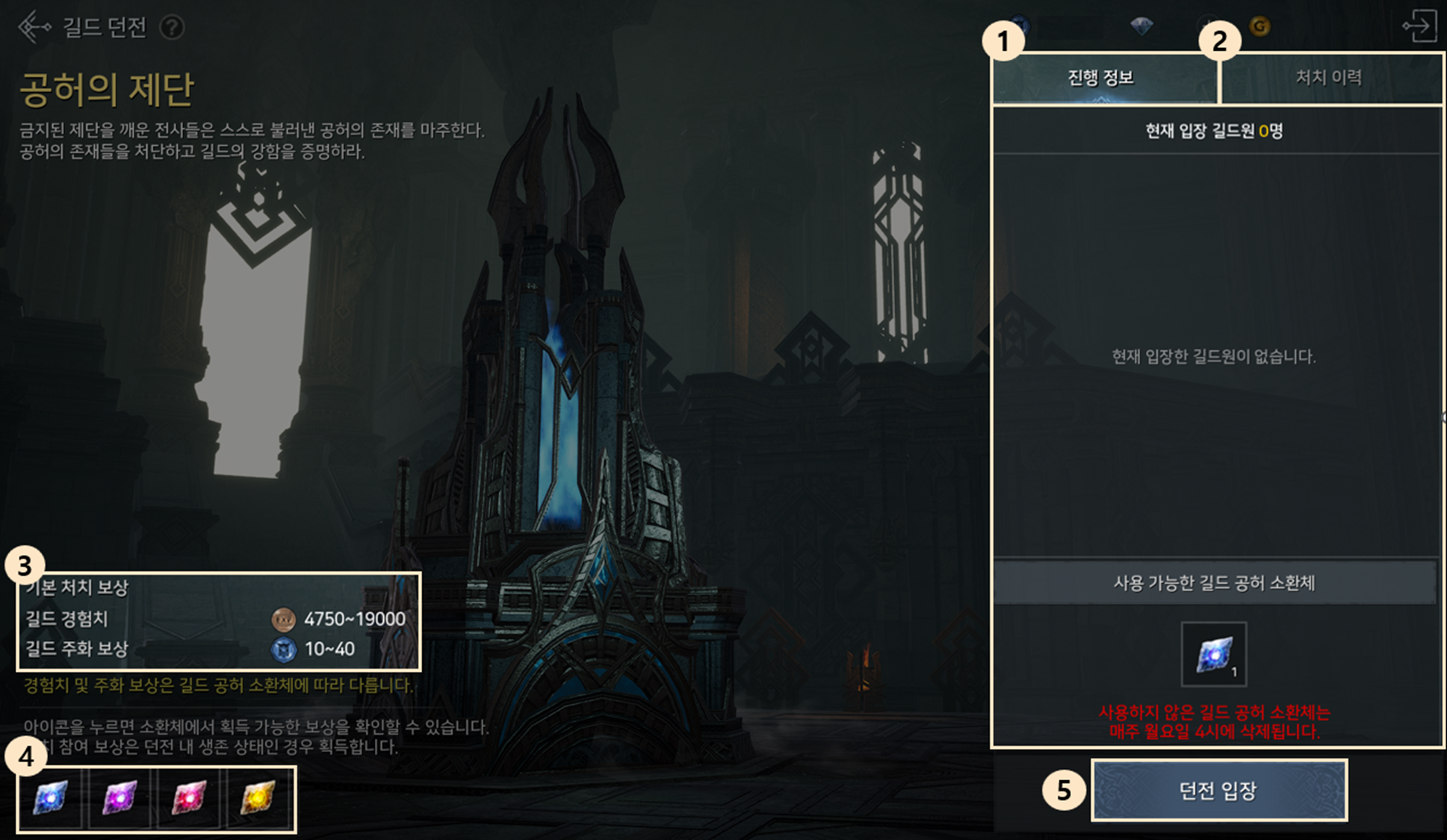Select the purple void summon stone reward icon

tap(120, 797)
